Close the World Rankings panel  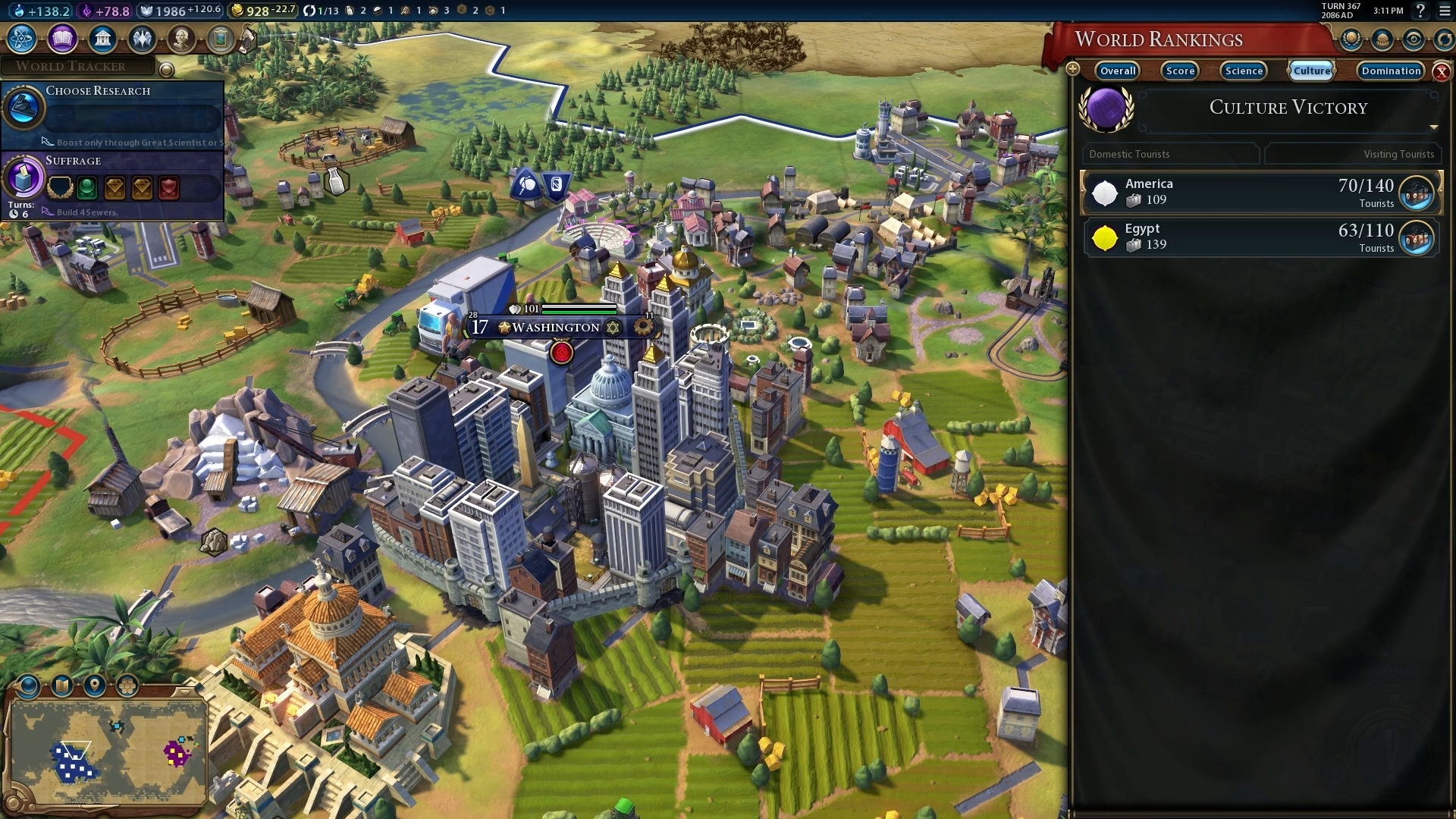click(1442, 72)
